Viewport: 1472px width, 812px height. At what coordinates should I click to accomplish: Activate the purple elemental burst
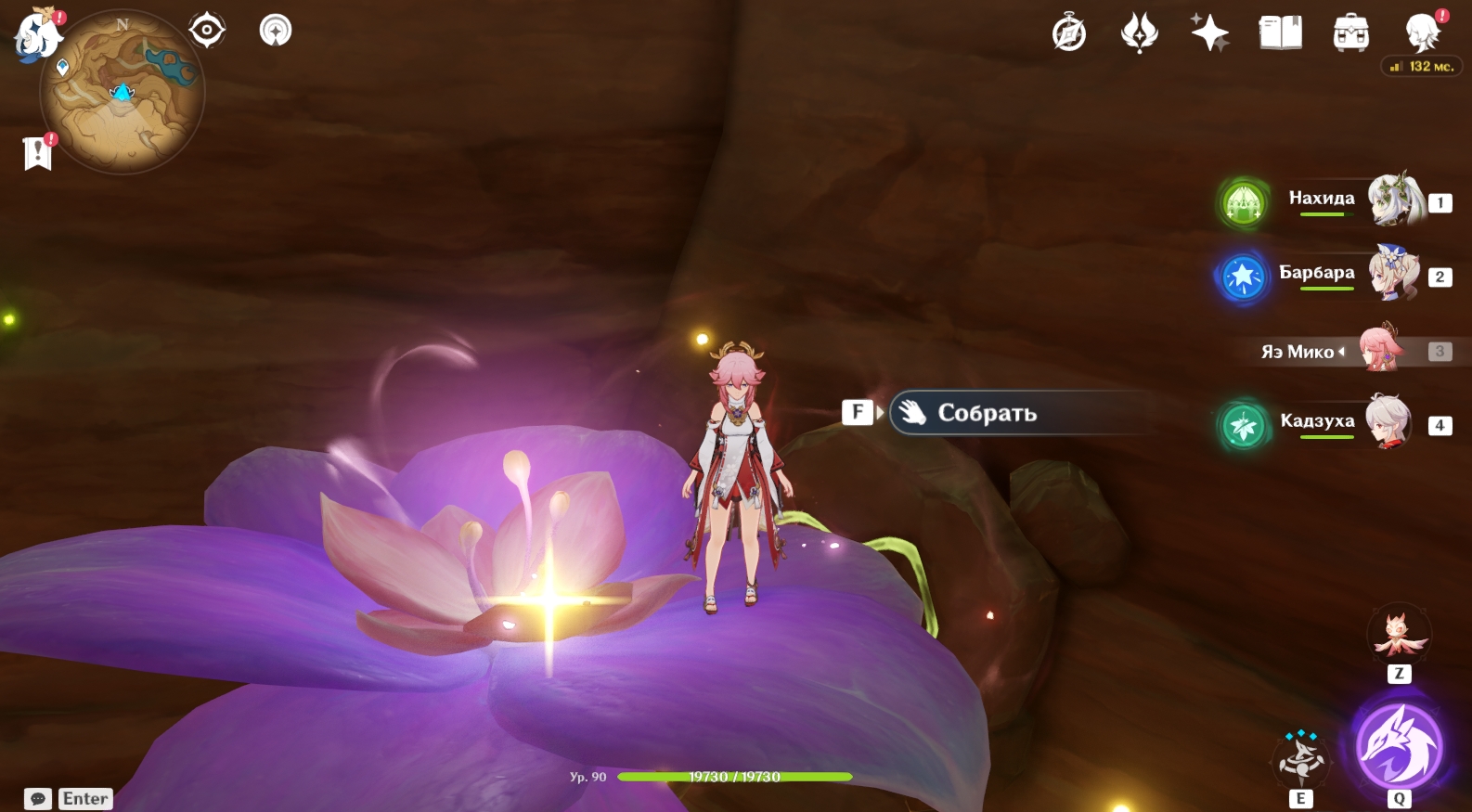tap(1399, 746)
